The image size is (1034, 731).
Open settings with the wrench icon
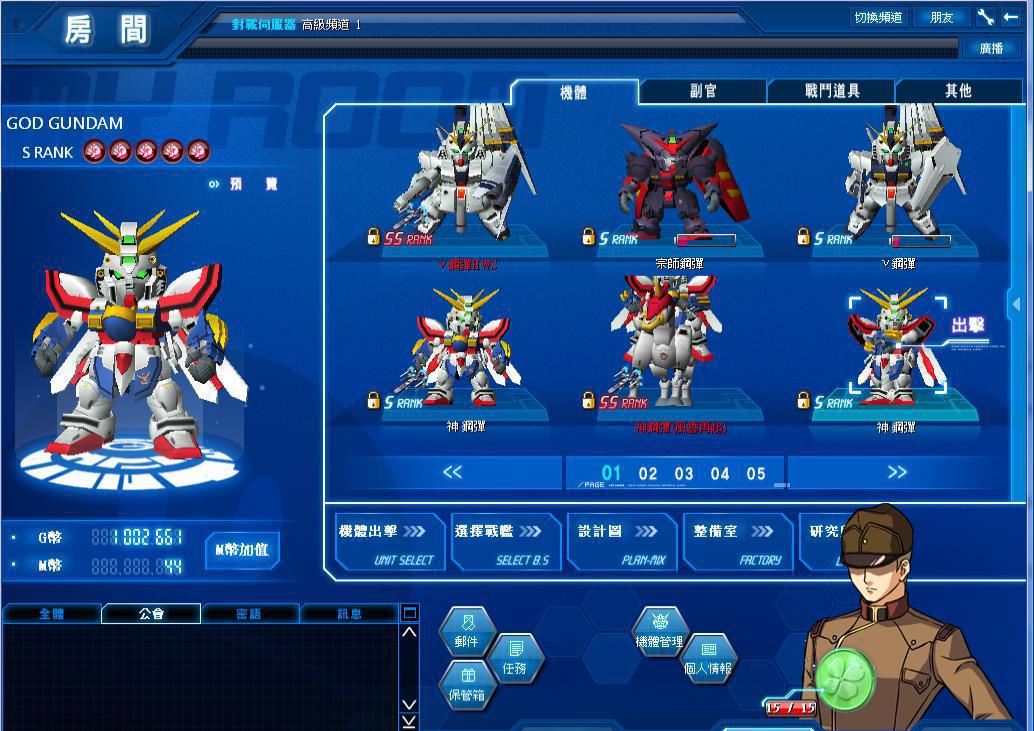point(985,18)
